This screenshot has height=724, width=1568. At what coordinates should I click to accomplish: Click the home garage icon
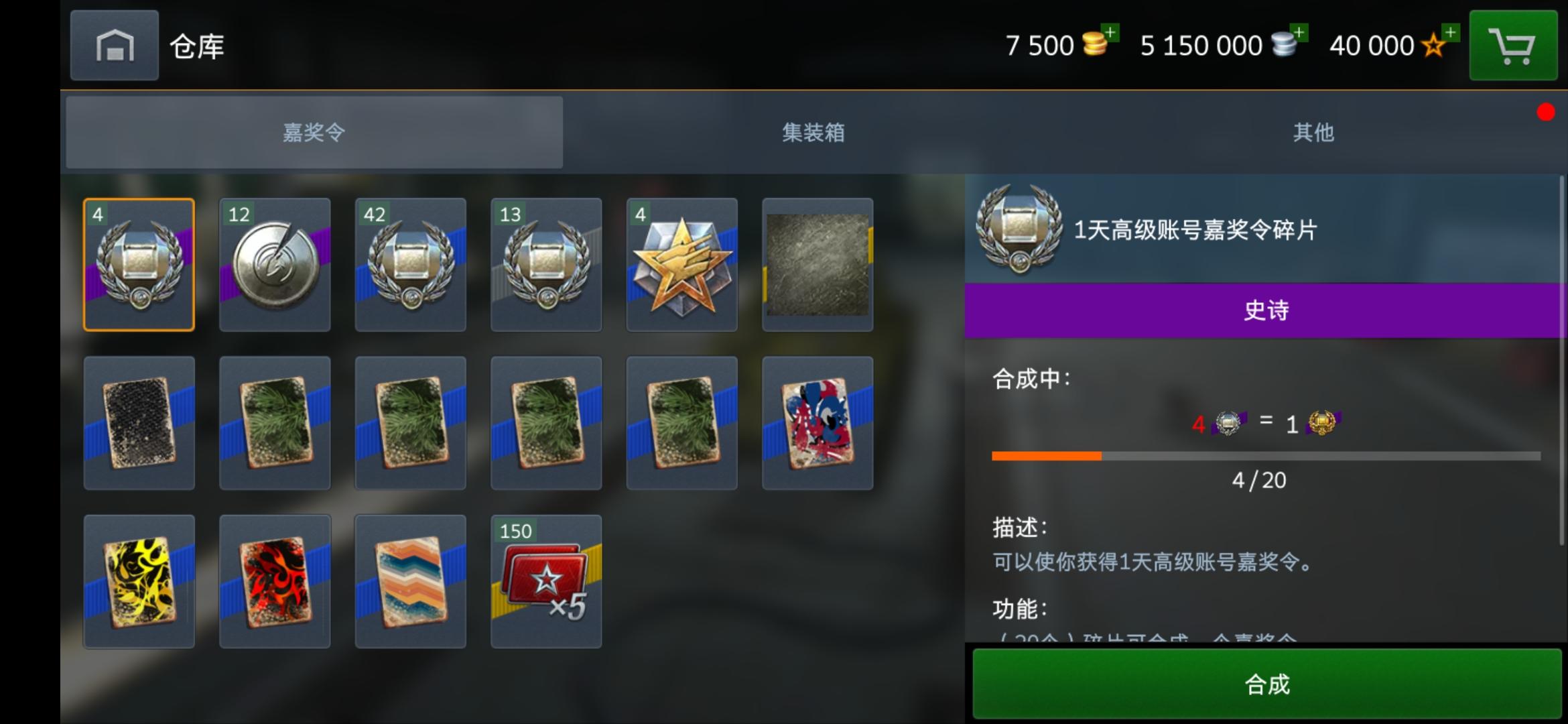[114, 46]
